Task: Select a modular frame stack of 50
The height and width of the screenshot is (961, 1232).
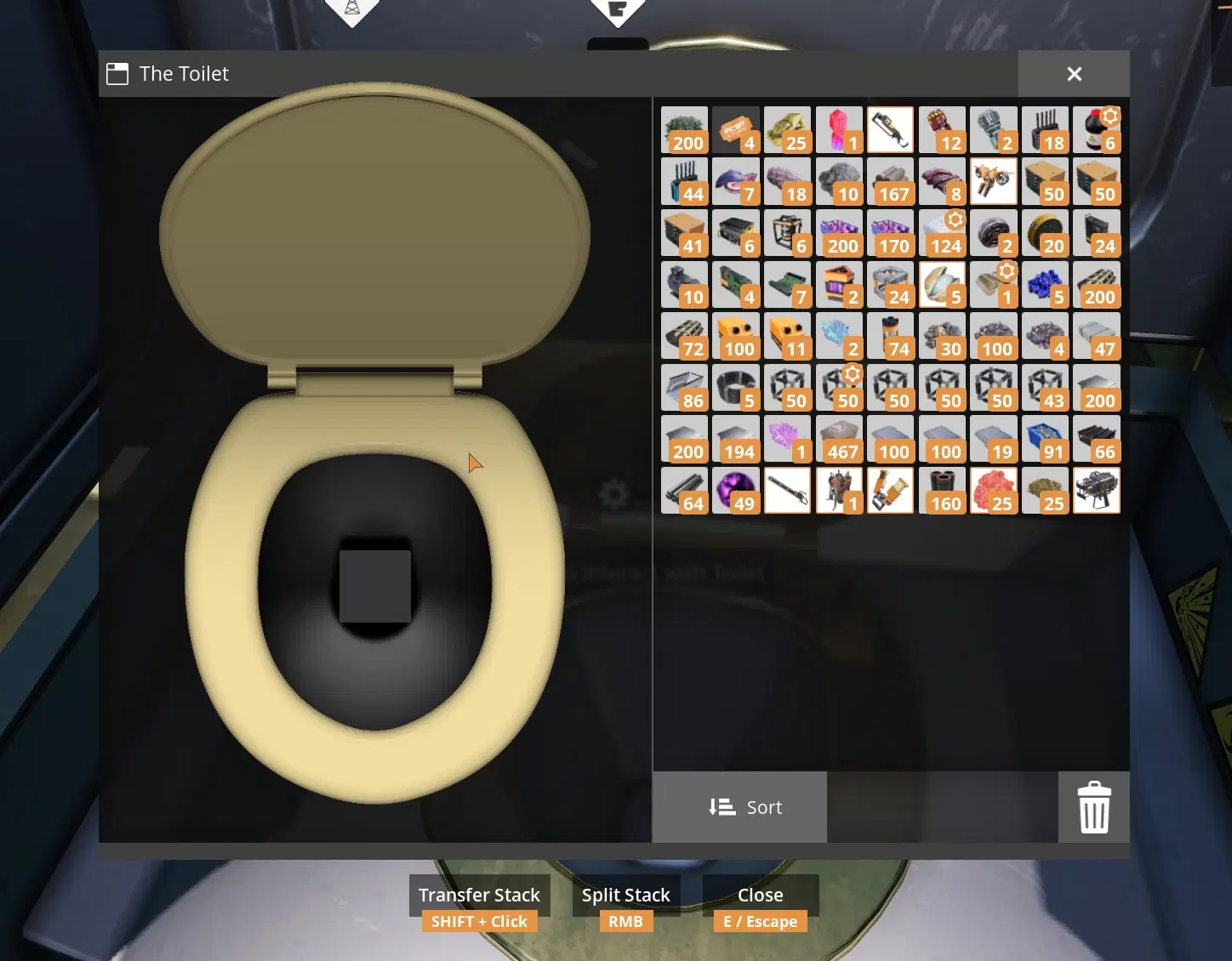Action: coord(788,387)
